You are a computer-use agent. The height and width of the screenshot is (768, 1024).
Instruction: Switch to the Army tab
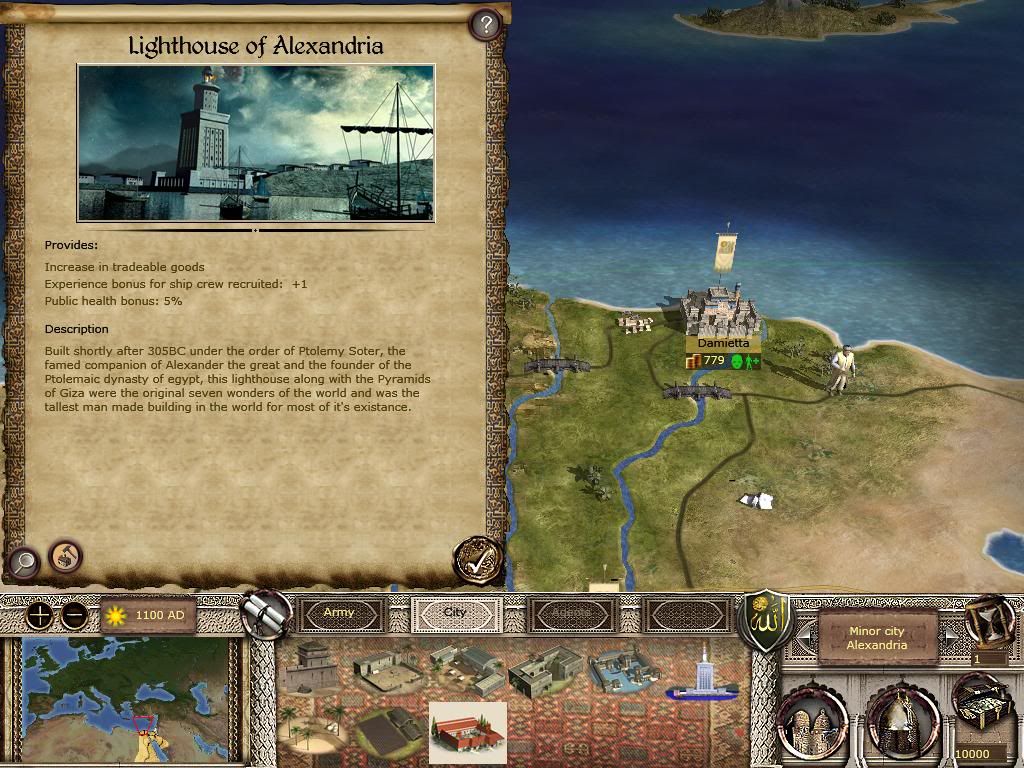339,614
